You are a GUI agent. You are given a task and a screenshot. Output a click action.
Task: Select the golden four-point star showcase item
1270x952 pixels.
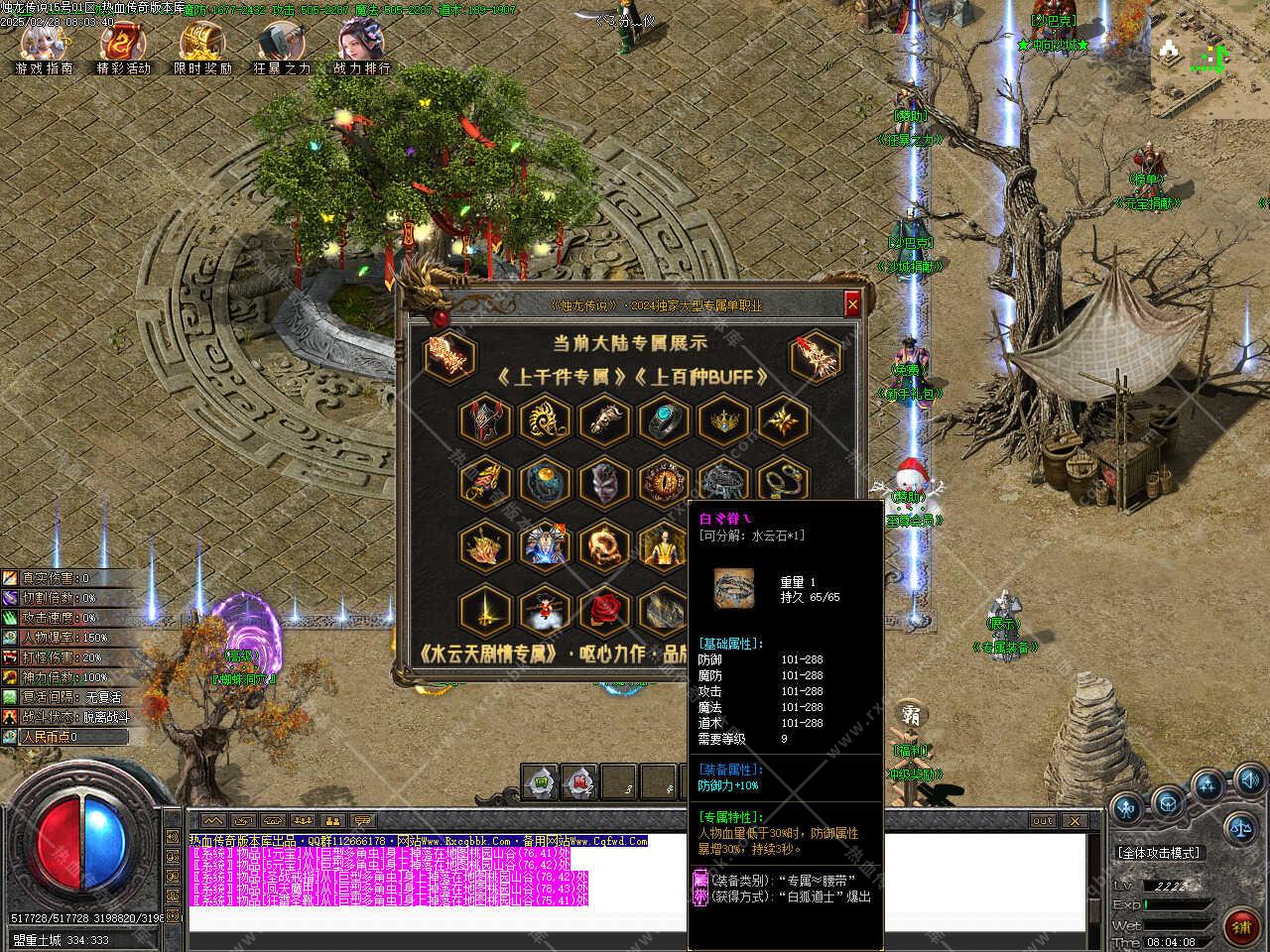783,420
